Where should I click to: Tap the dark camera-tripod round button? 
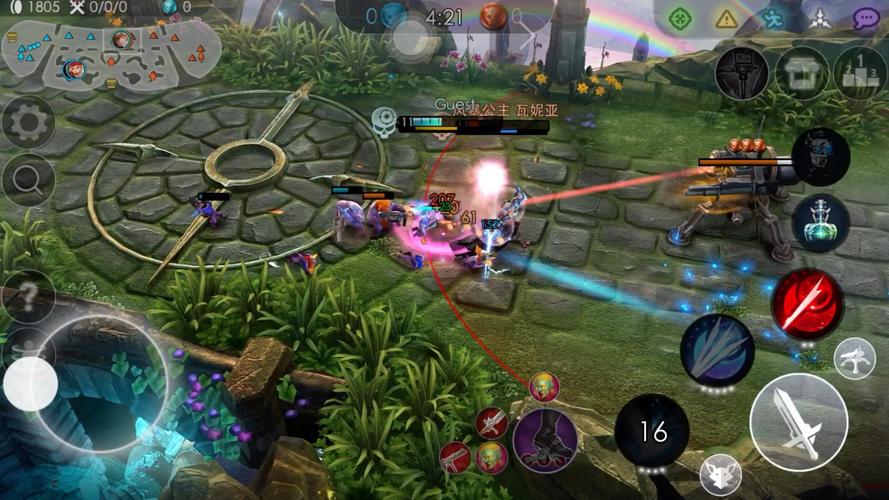[x=741, y=73]
